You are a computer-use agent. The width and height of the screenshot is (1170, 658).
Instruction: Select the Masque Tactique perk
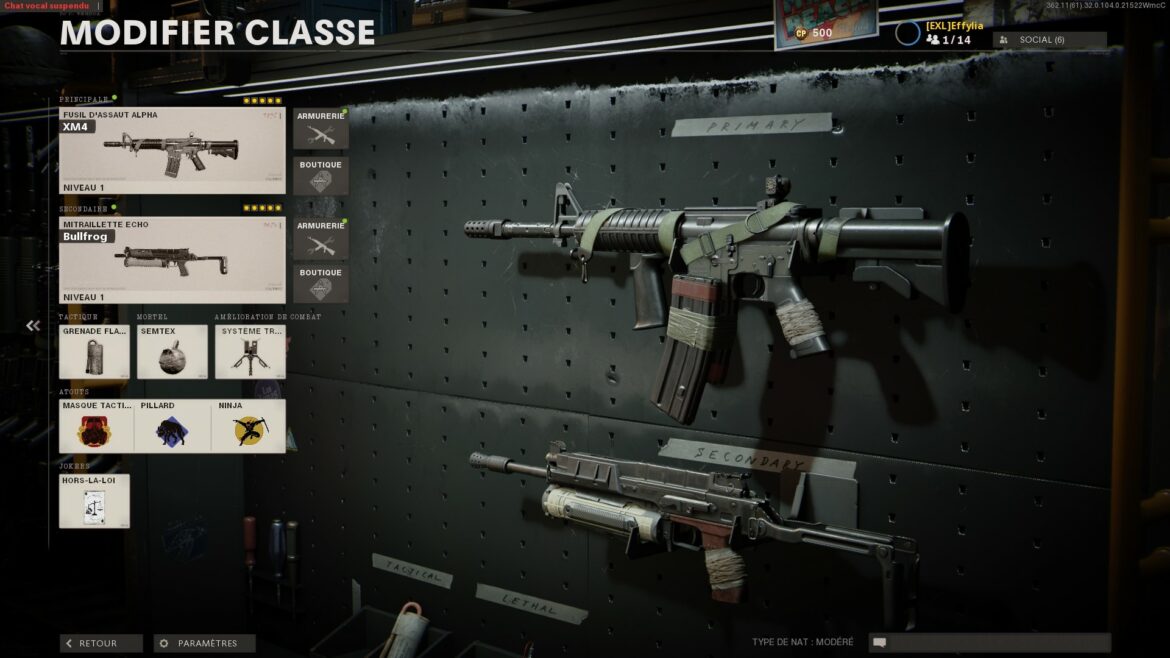96,427
